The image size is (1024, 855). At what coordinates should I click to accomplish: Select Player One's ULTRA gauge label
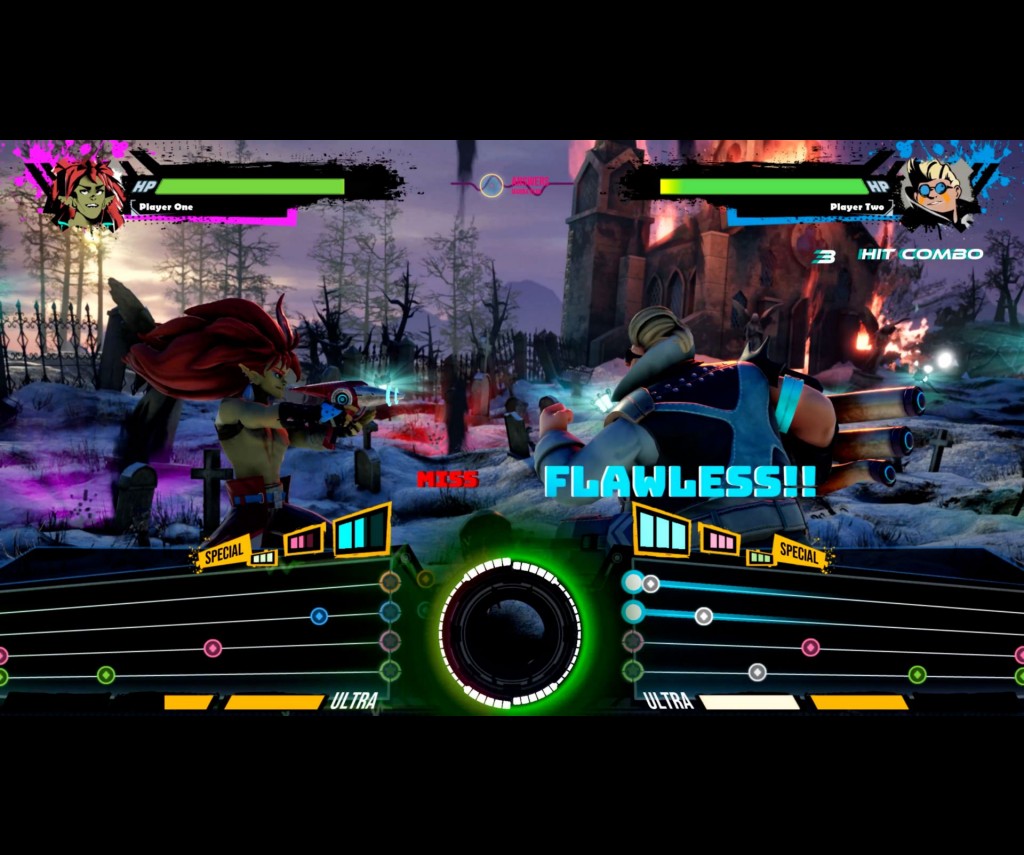point(354,701)
